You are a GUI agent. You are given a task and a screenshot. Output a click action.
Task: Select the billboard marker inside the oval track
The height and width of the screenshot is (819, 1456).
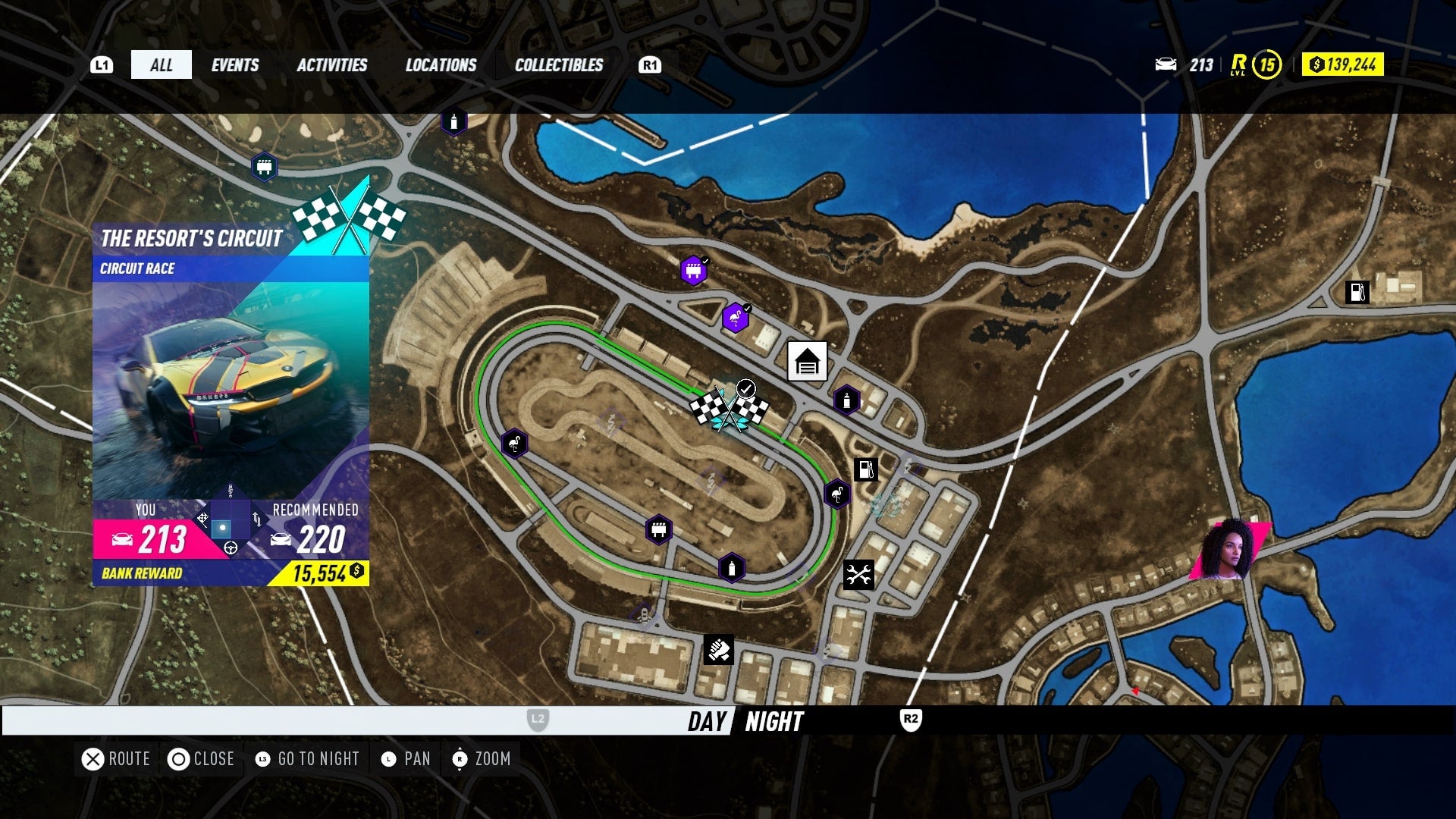tap(658, 529)
